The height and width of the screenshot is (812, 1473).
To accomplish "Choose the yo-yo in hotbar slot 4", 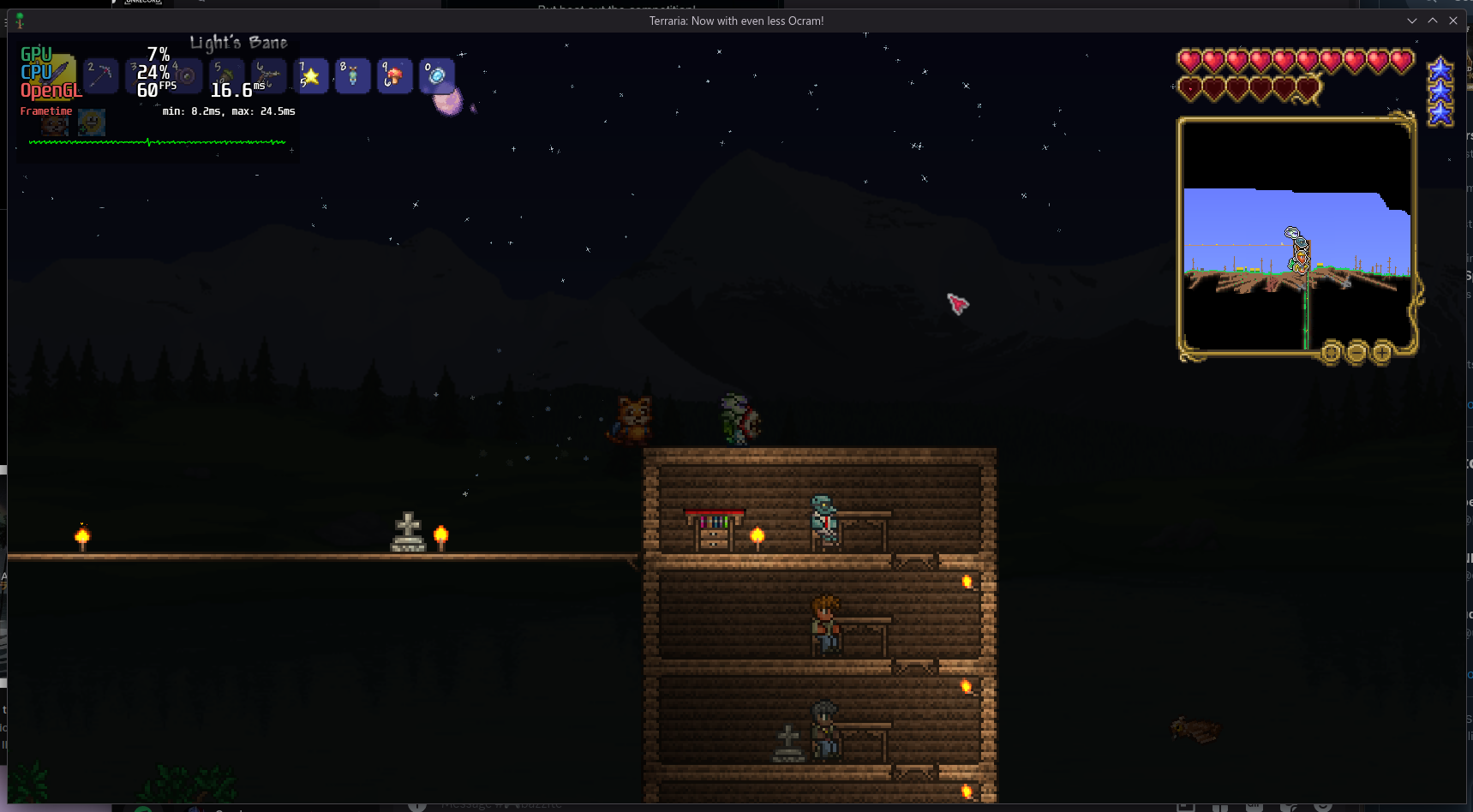I will coord(186,75).
